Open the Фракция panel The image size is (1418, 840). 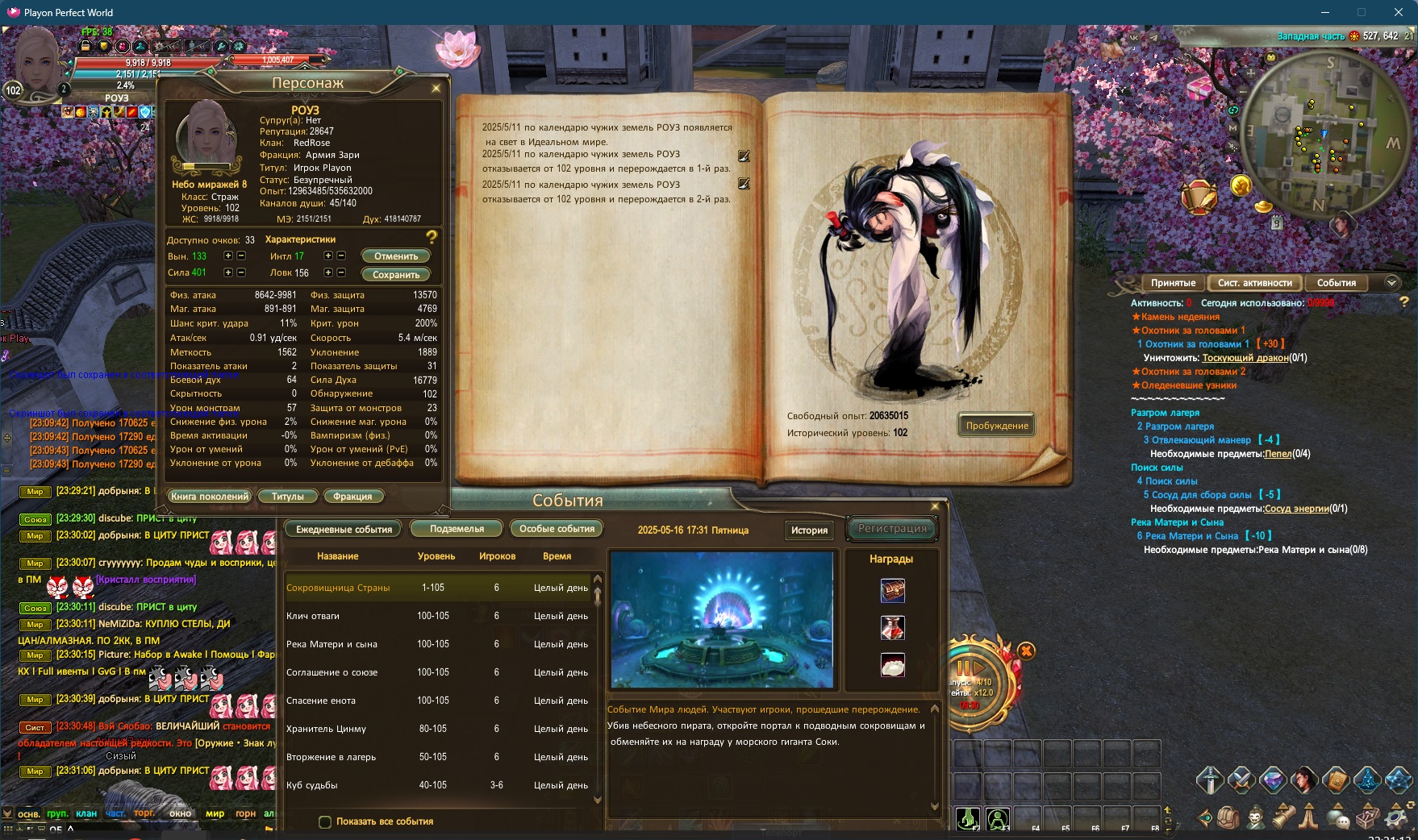[x=352, y=497]
